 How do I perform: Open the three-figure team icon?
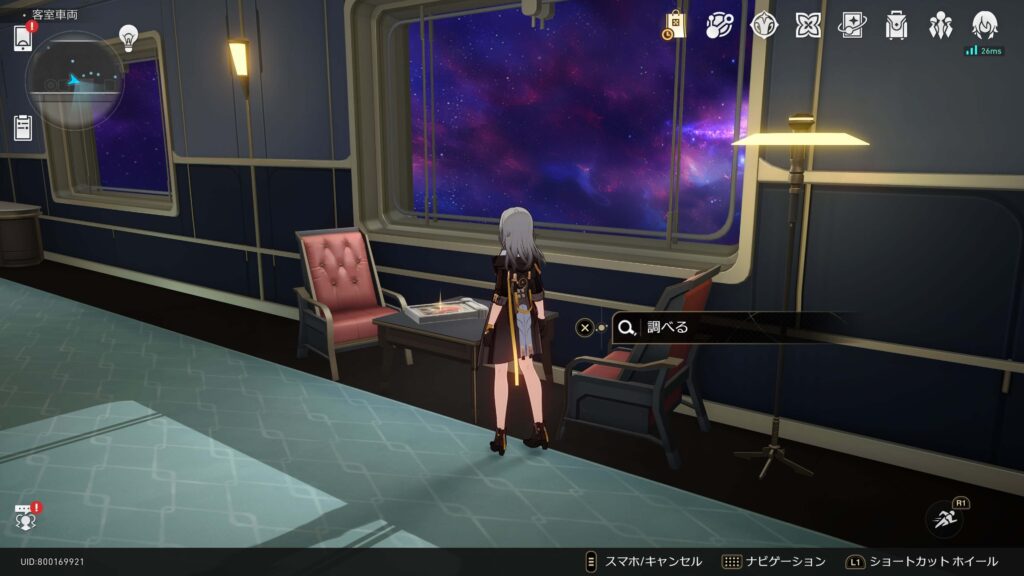point(940,25)
